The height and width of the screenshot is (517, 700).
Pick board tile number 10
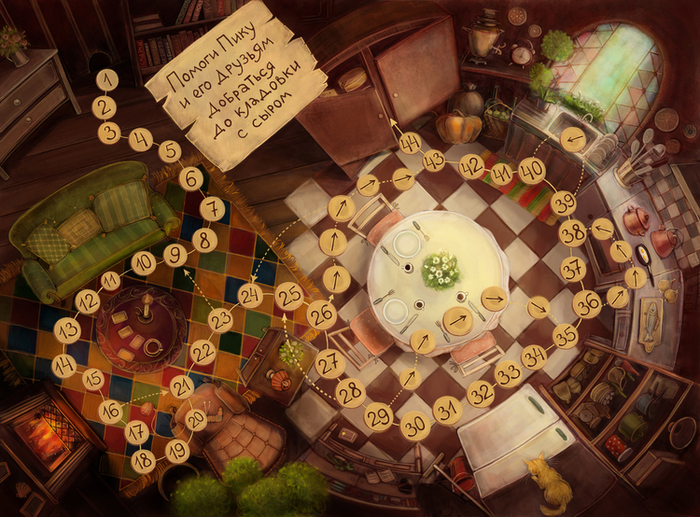click(143, 264)
